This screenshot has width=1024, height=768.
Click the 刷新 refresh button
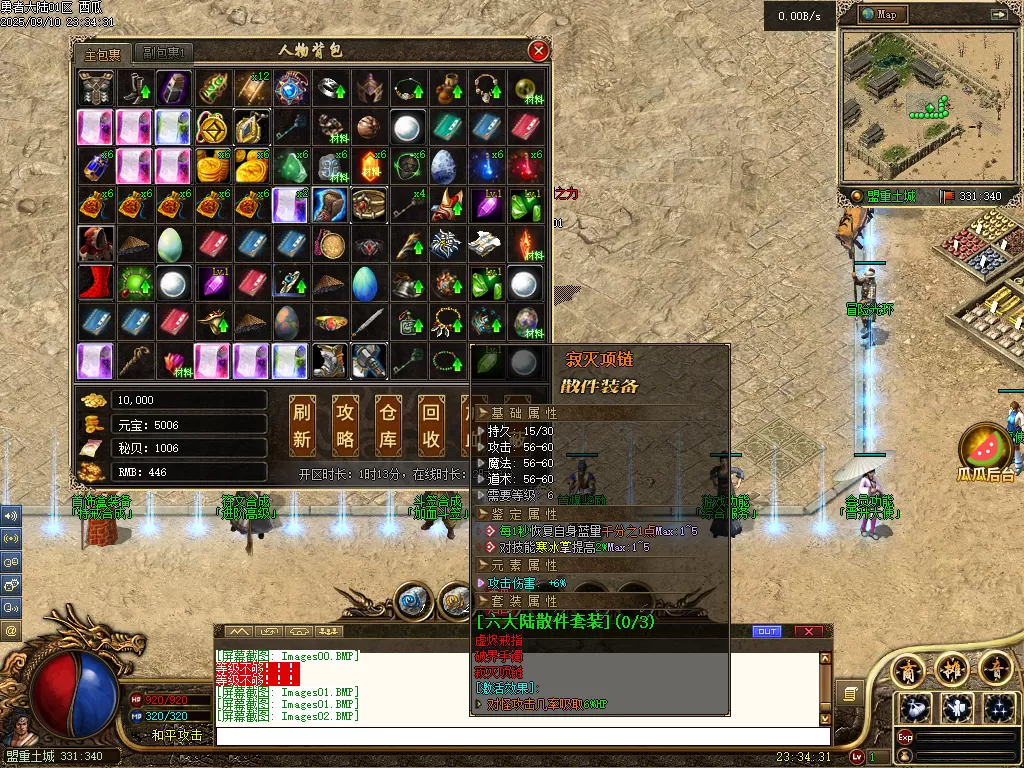(302, 424)
